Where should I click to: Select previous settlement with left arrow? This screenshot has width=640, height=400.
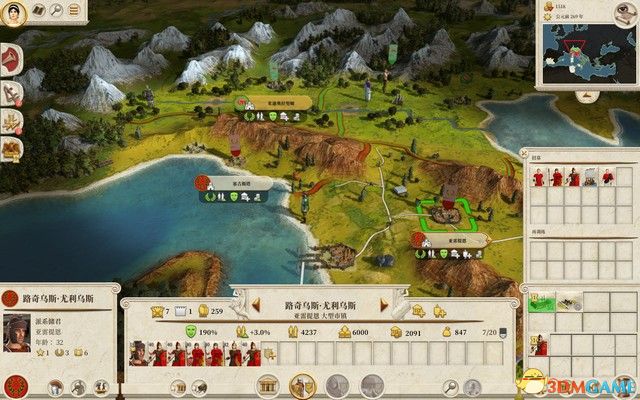[254, 301]
